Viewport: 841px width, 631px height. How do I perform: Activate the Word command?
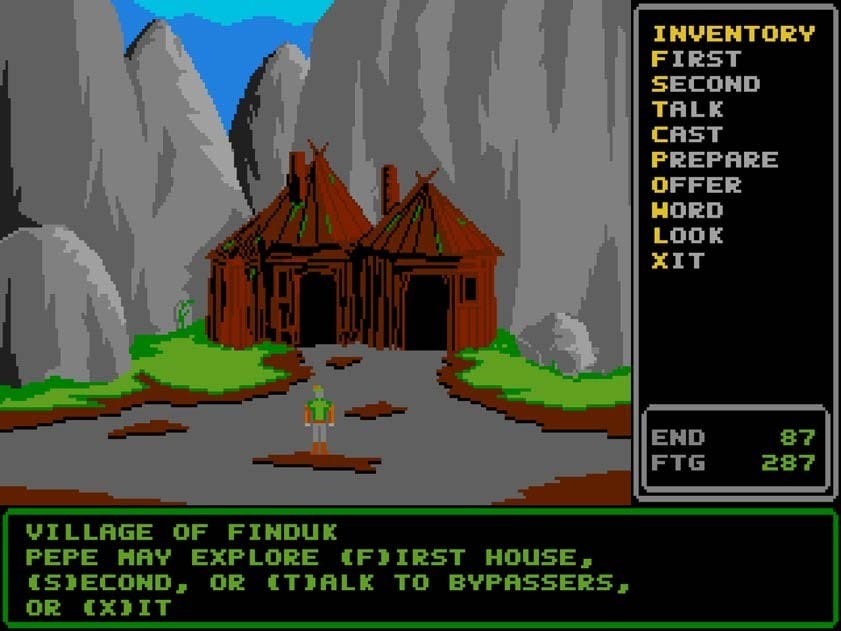[x=687, y=210]
